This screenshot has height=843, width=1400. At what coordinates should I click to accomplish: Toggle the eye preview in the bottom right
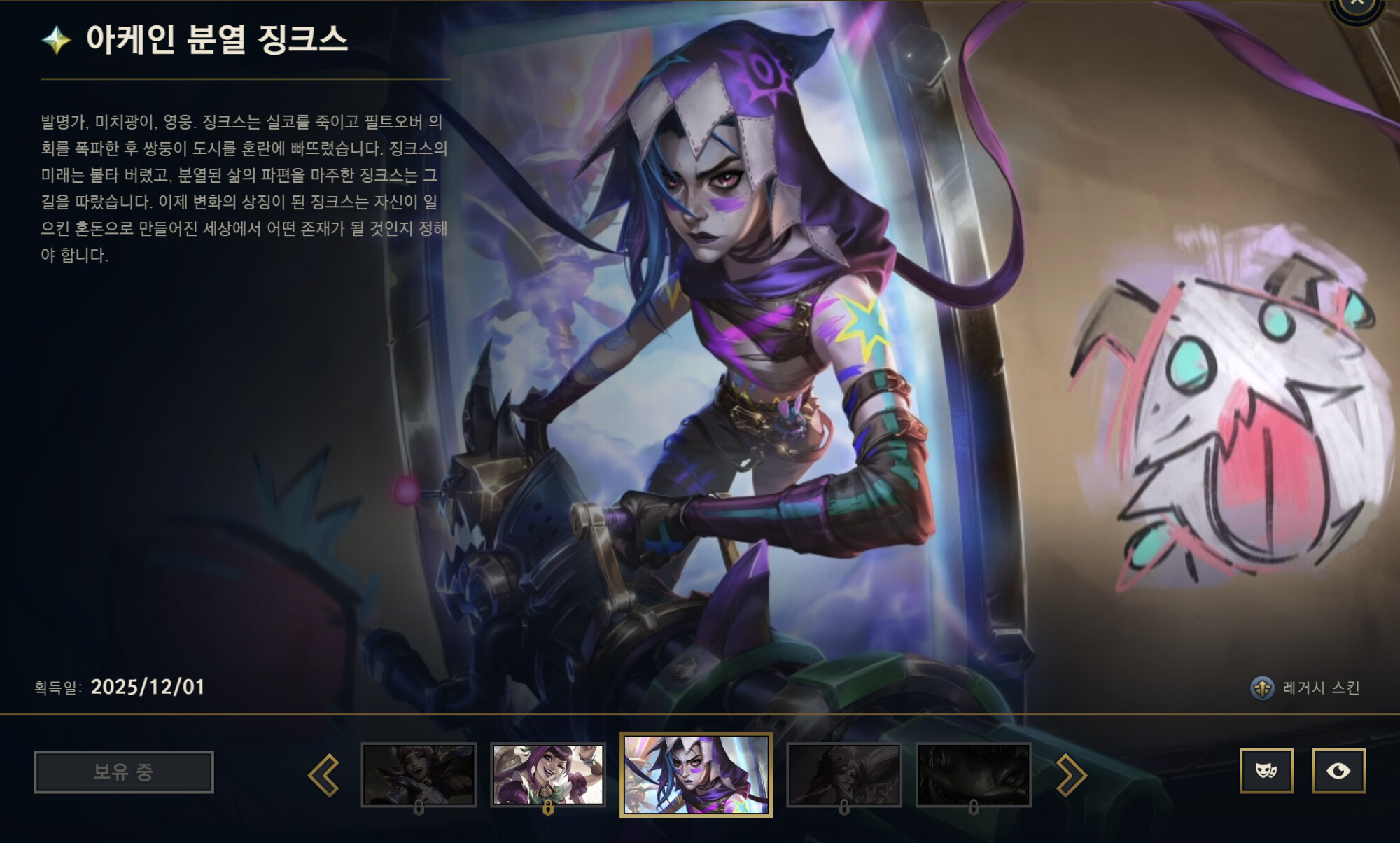[1339, 770]
